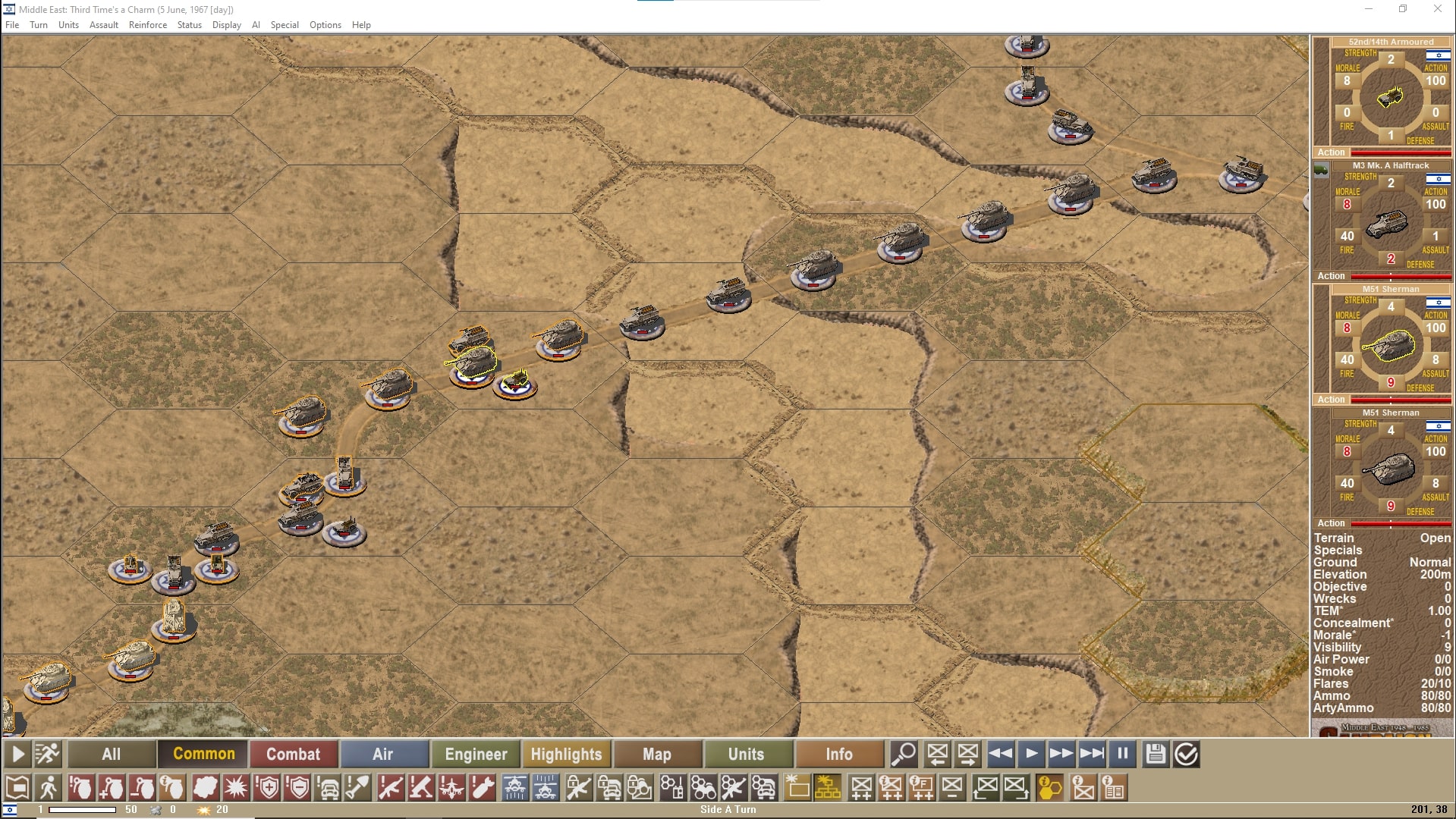Open the Reinforce menu
Screen dimensions: 1456x819
coord(147,24)
